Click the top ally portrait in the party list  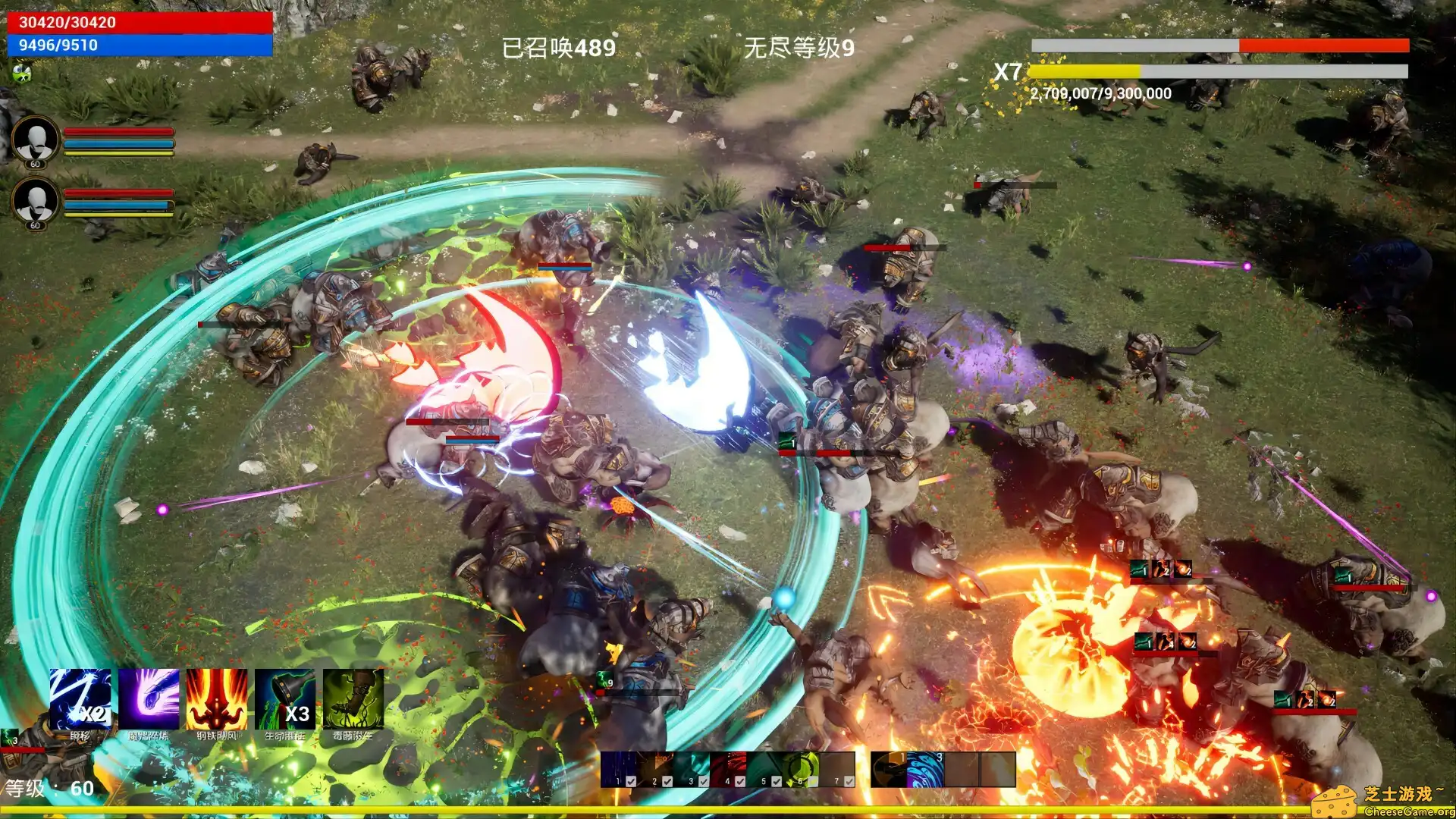[36, 140]
